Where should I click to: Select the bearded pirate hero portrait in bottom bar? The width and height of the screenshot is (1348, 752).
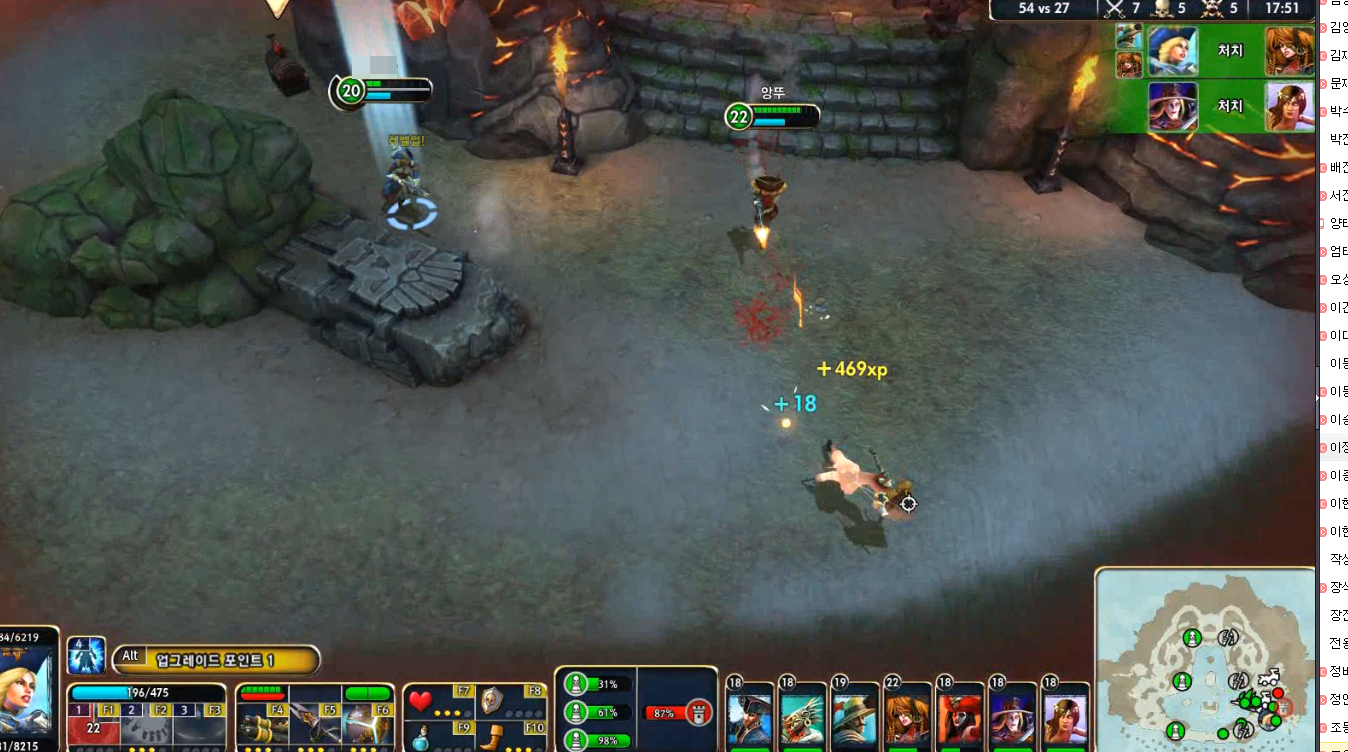click(x=749, y=718)
